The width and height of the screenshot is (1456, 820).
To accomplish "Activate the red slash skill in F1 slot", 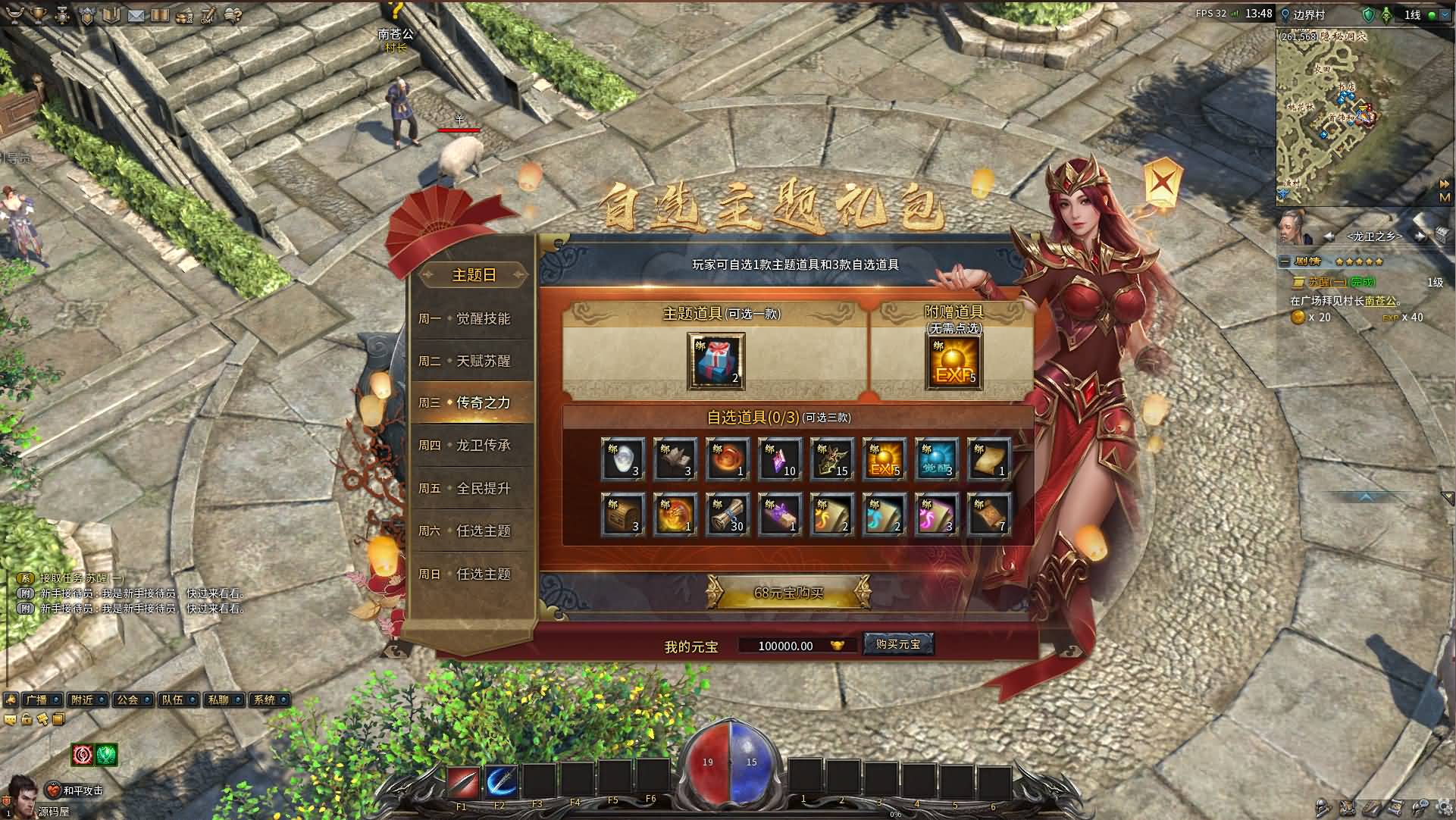I will point(462,782).
